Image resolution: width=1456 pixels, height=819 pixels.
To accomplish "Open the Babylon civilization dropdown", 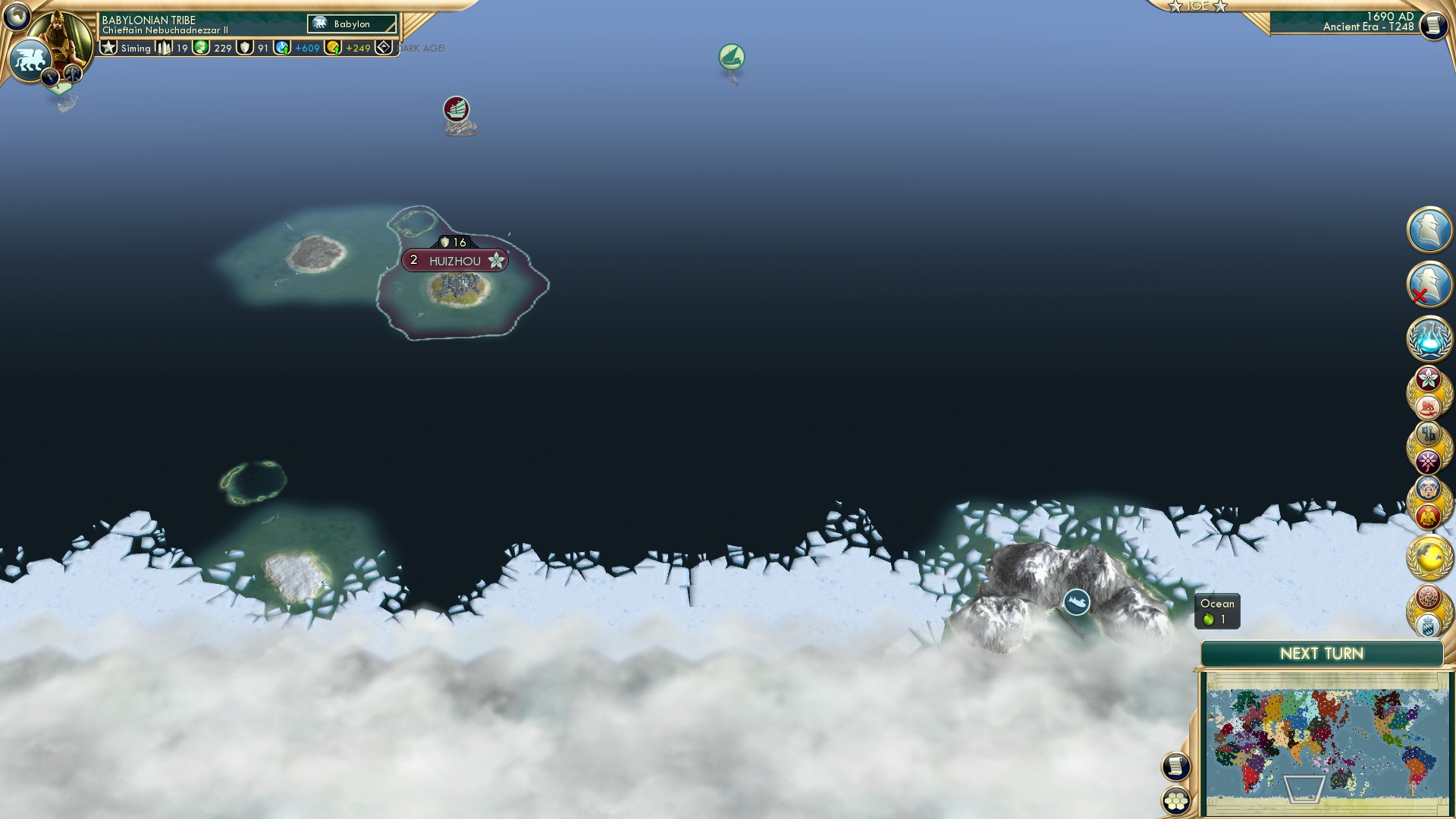I will [351, 24].
